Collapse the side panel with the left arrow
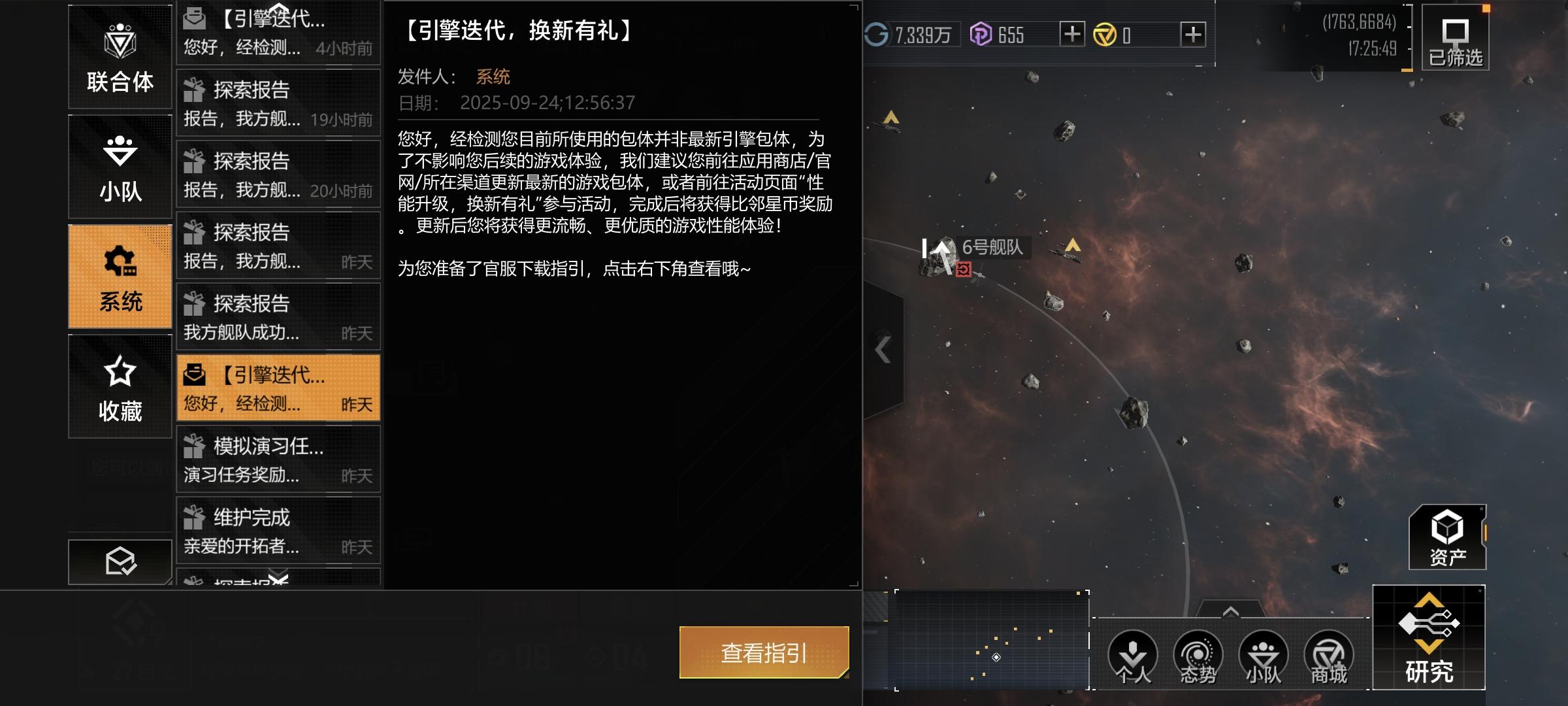This screenshot has width=1568, height=706. point(883,350)
